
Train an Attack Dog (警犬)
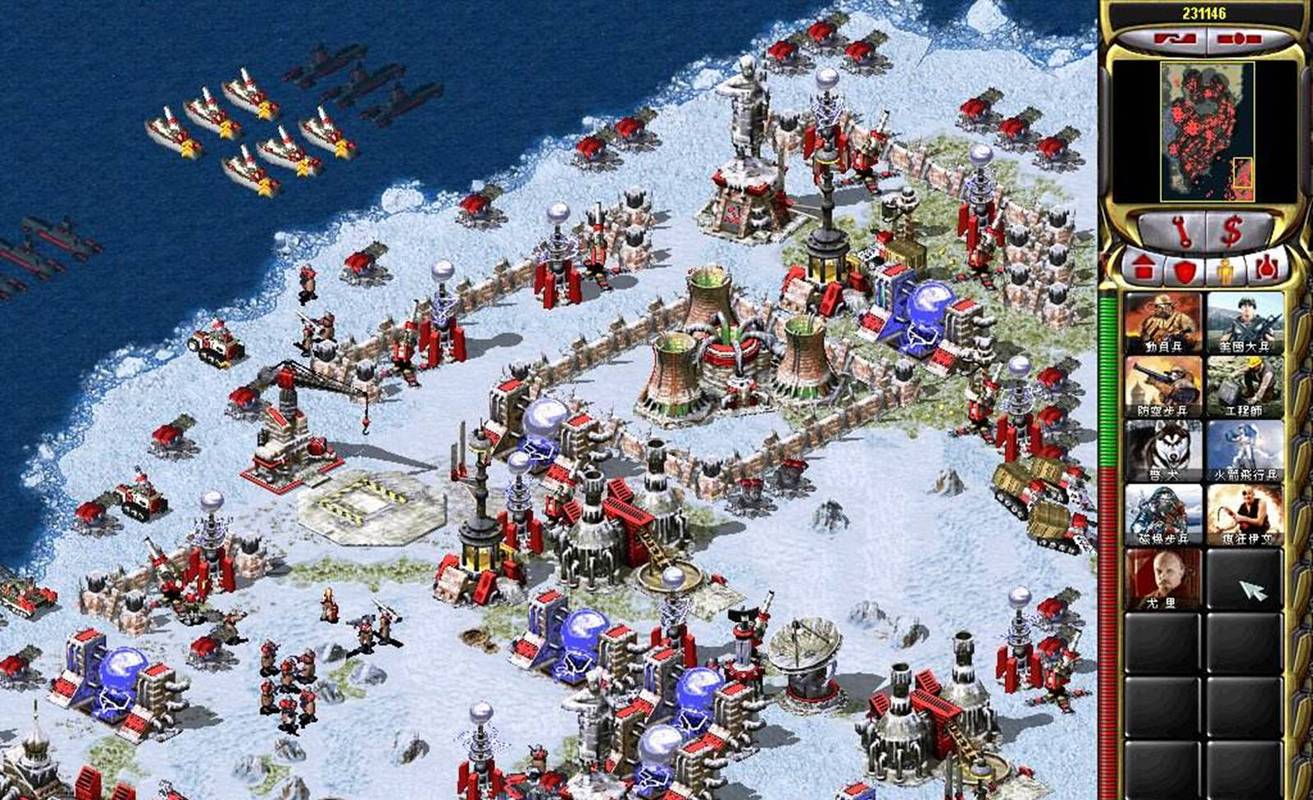tap(1163, 450)
